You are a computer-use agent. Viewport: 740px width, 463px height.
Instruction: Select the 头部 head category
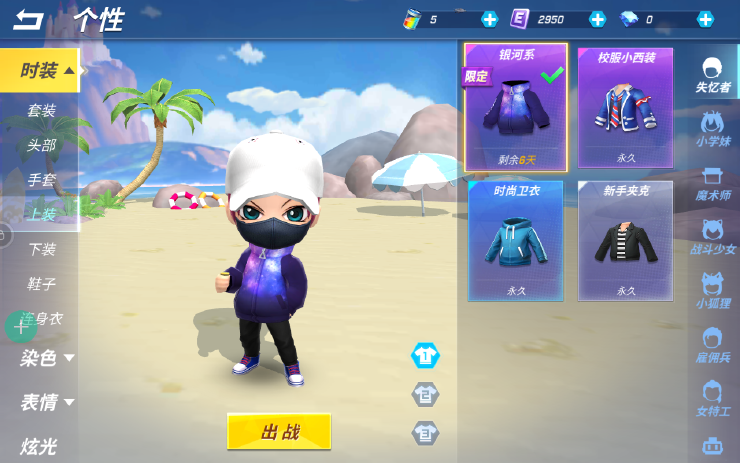(41, 145)
